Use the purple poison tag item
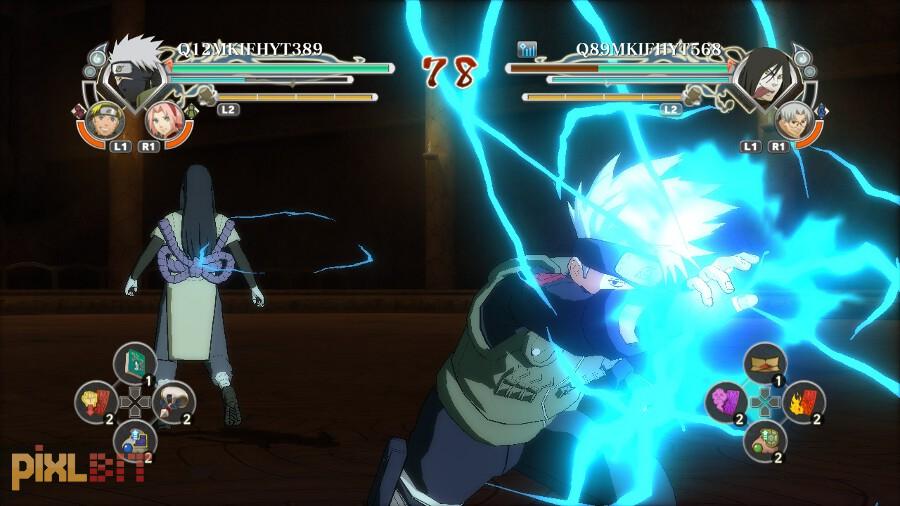Screen dimensions: 900x506 pyautogui.click(x=726, y=401)
